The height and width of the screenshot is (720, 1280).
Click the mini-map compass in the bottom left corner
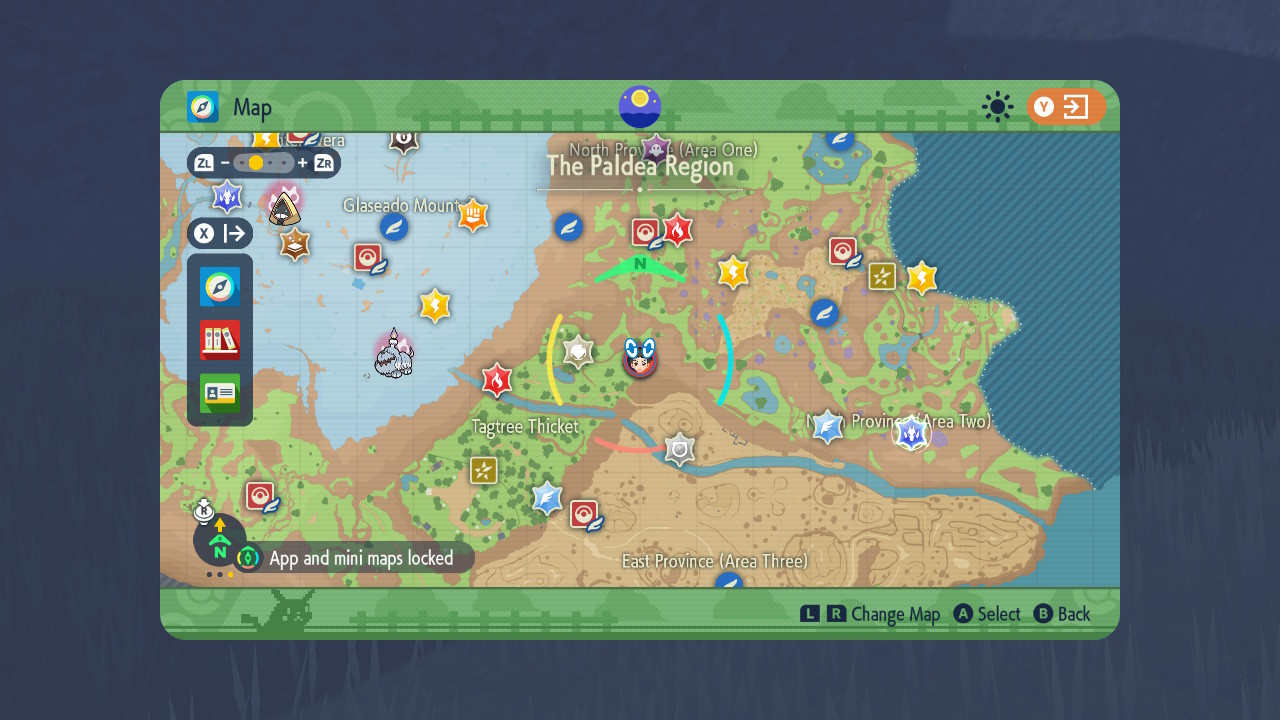[x=219, y=543]
